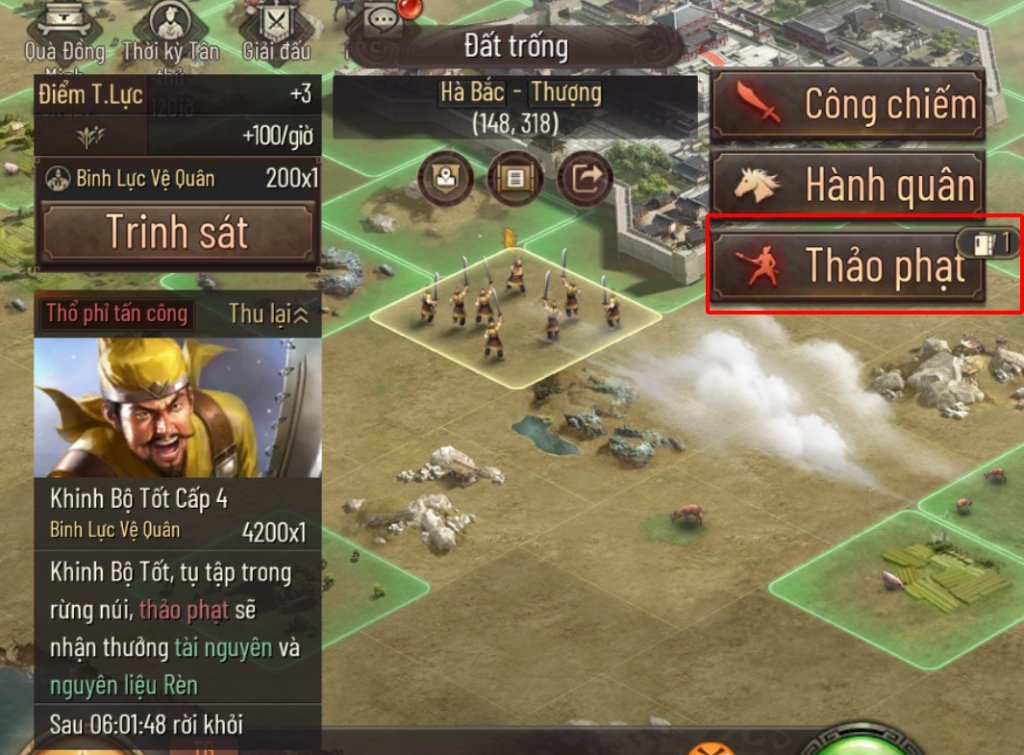This screenshot has width=1024, height=755.
Task: Start scouting with Trinh sát
Action: pyautogui.click(x=177, y=232)
